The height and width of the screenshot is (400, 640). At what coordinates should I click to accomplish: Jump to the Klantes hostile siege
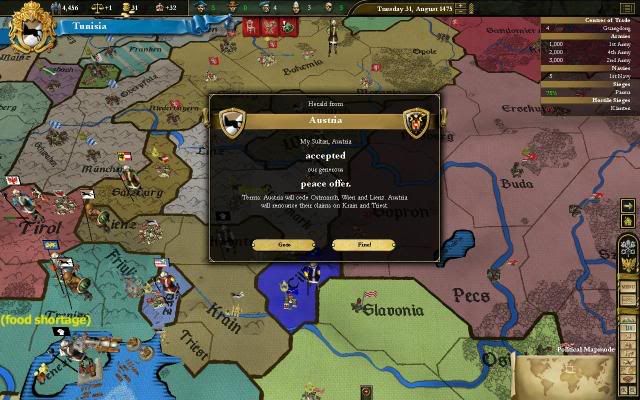tap(608, 106)
